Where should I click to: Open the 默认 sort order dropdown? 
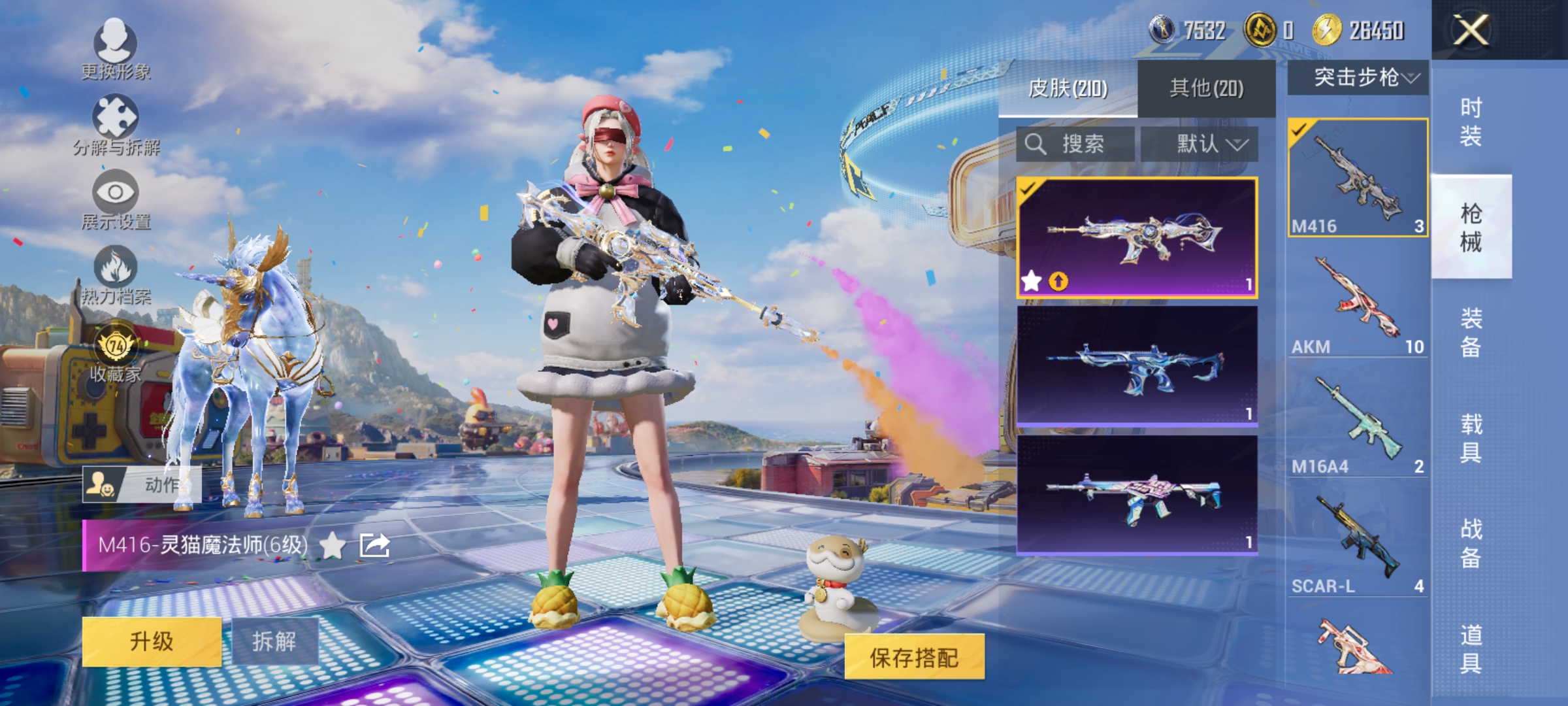pyautogui.click(x=1209, y=144)
